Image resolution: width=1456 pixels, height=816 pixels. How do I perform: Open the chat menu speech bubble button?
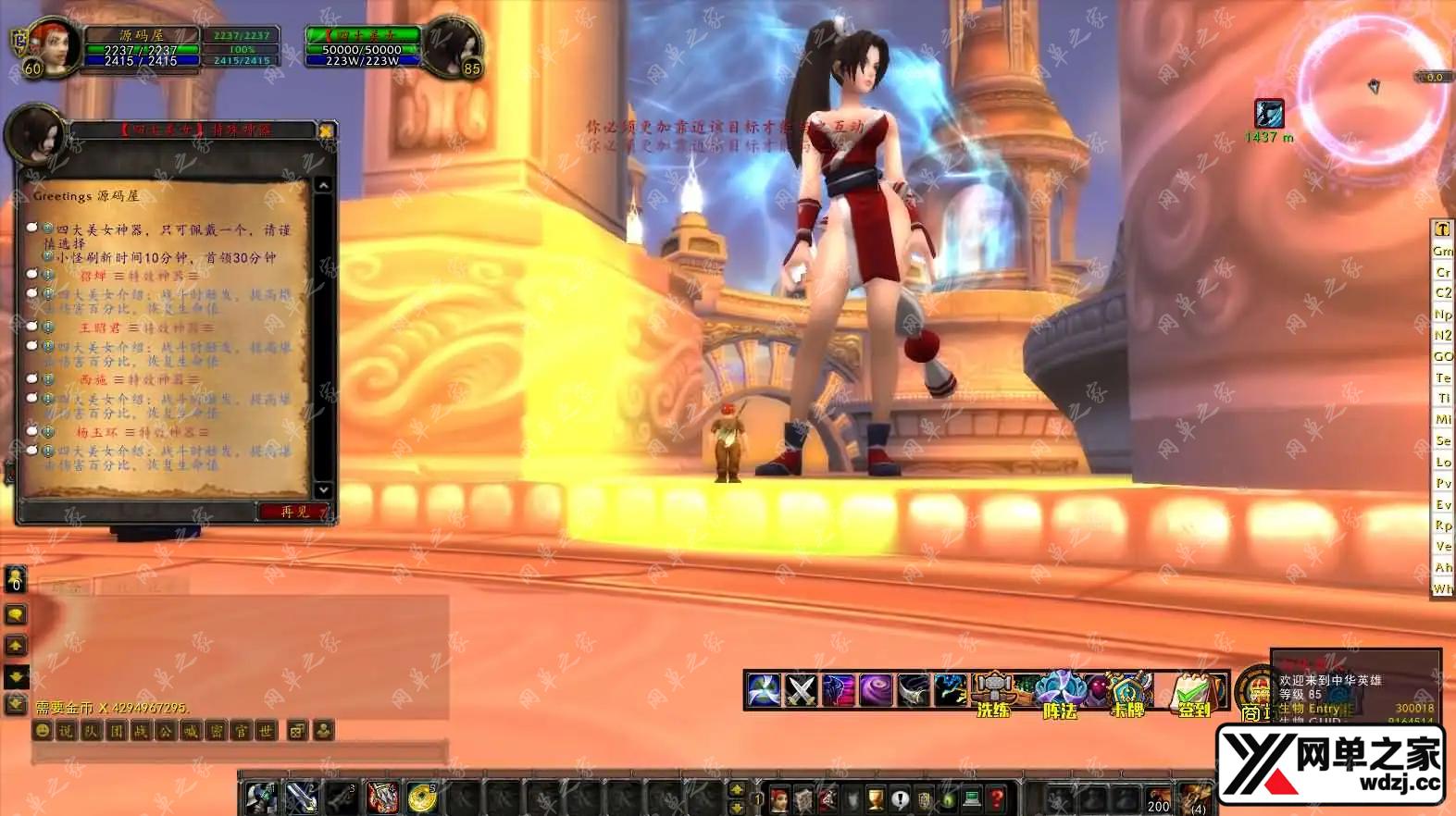tap(16, 614)
